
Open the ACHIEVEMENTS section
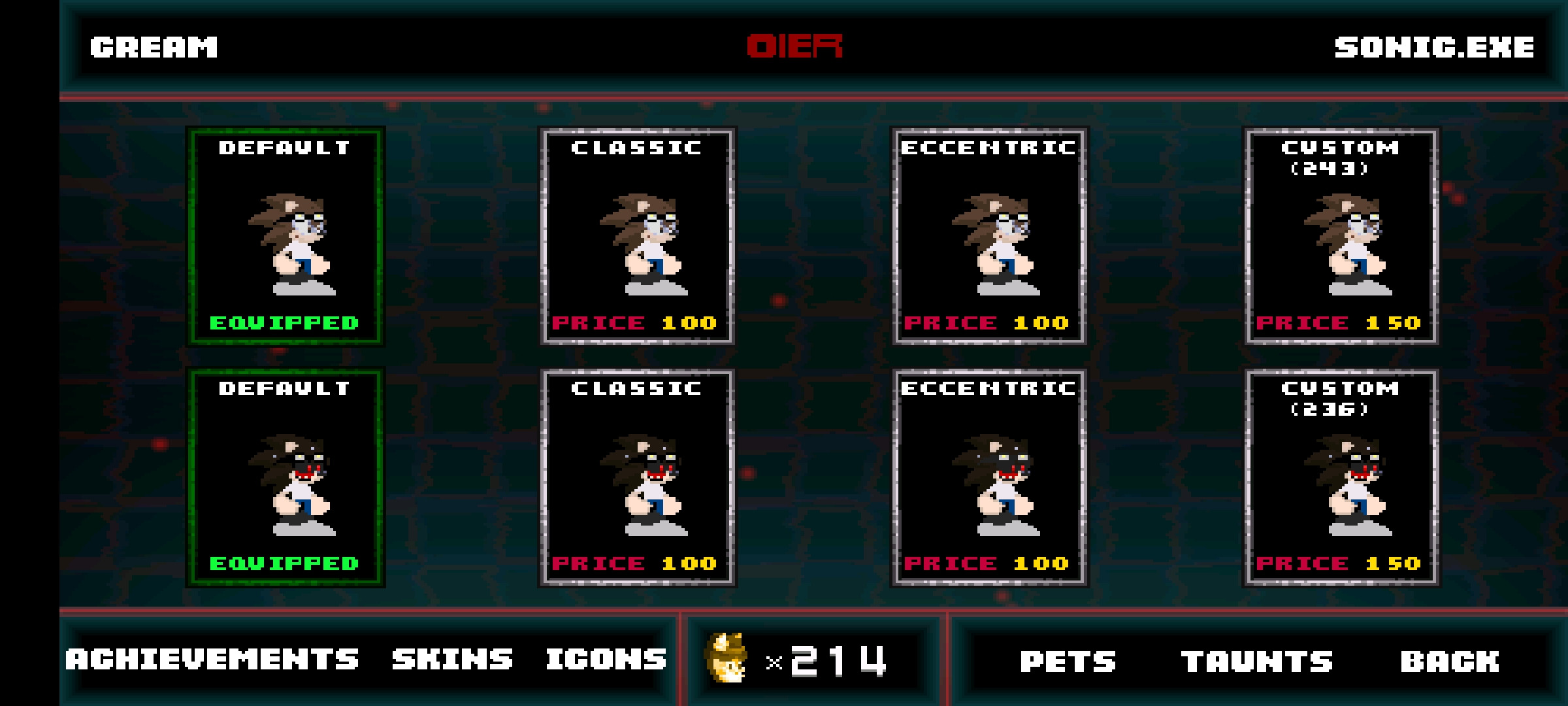[214, 660]
